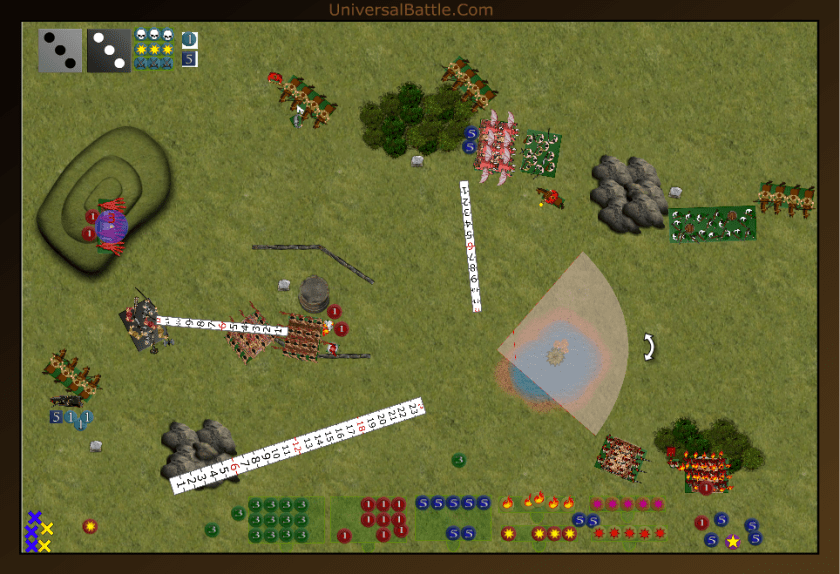840x574 pixels.
Task: Click the white curved rotate arrow handle
Action: (x=650, y=347)
